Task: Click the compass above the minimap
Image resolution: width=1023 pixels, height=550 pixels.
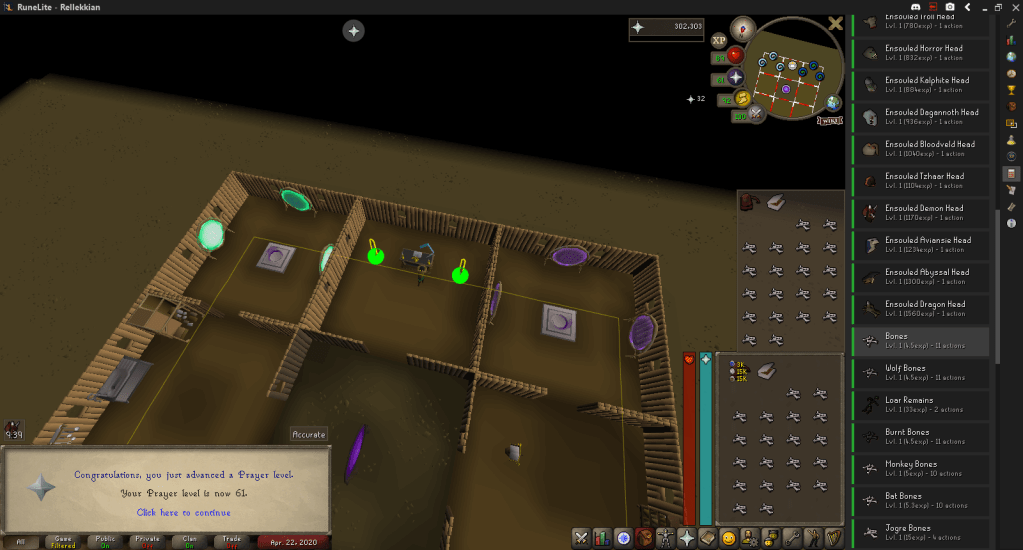Action: click(x=743, y=27)
